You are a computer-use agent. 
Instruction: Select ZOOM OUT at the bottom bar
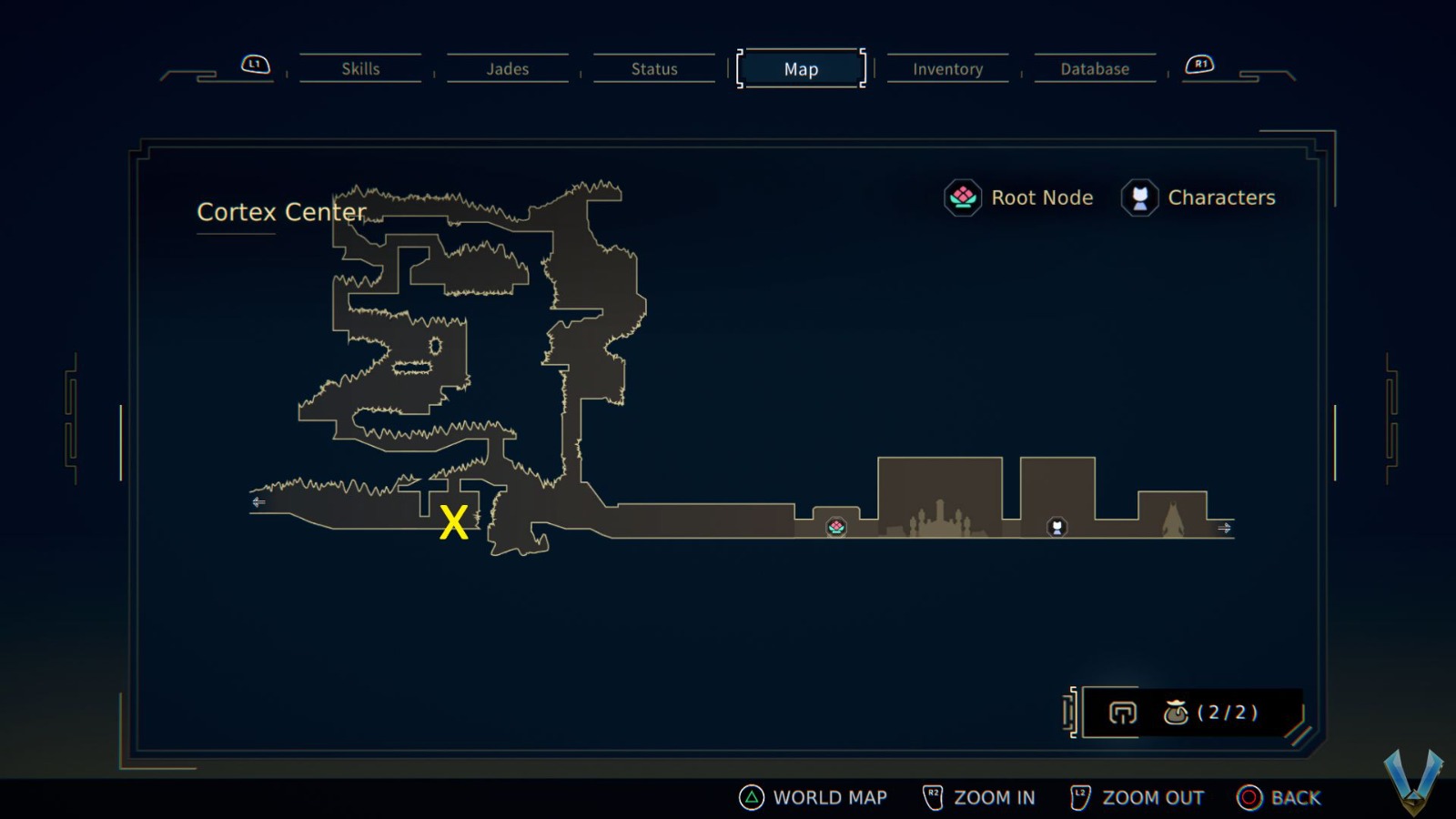point(1152,797)
